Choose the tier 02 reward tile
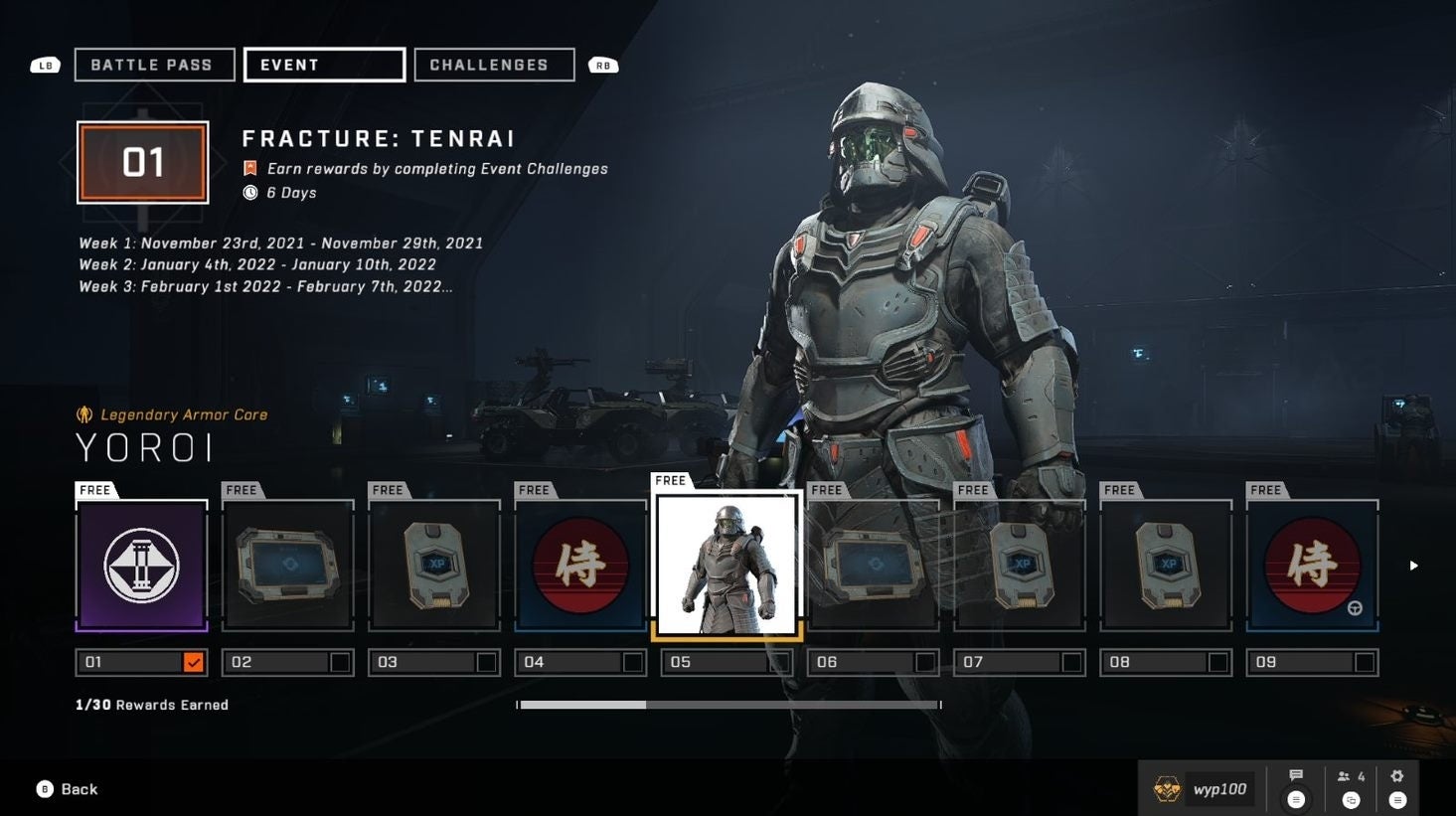The height and width of the screenshot is (816, 1456). point(288,566)
